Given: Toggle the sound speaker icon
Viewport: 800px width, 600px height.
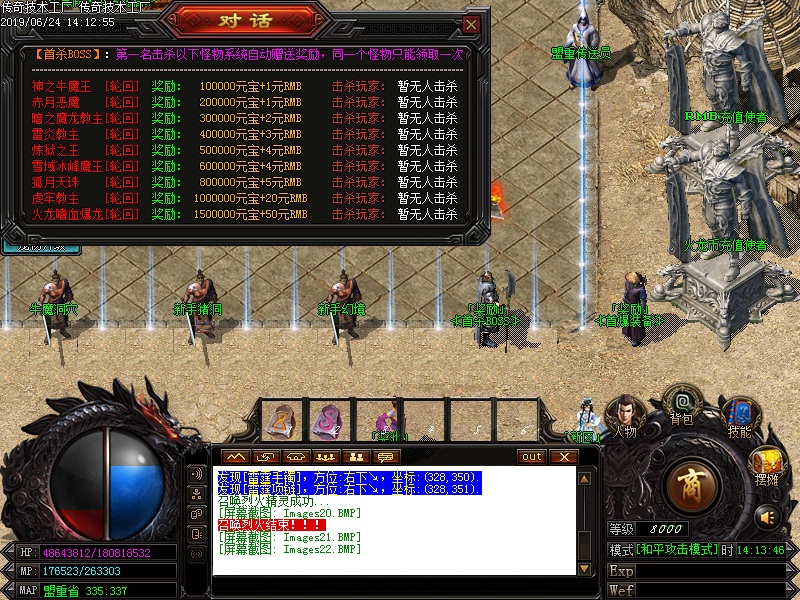Looking at the screenshot, I should coord(767,516).
